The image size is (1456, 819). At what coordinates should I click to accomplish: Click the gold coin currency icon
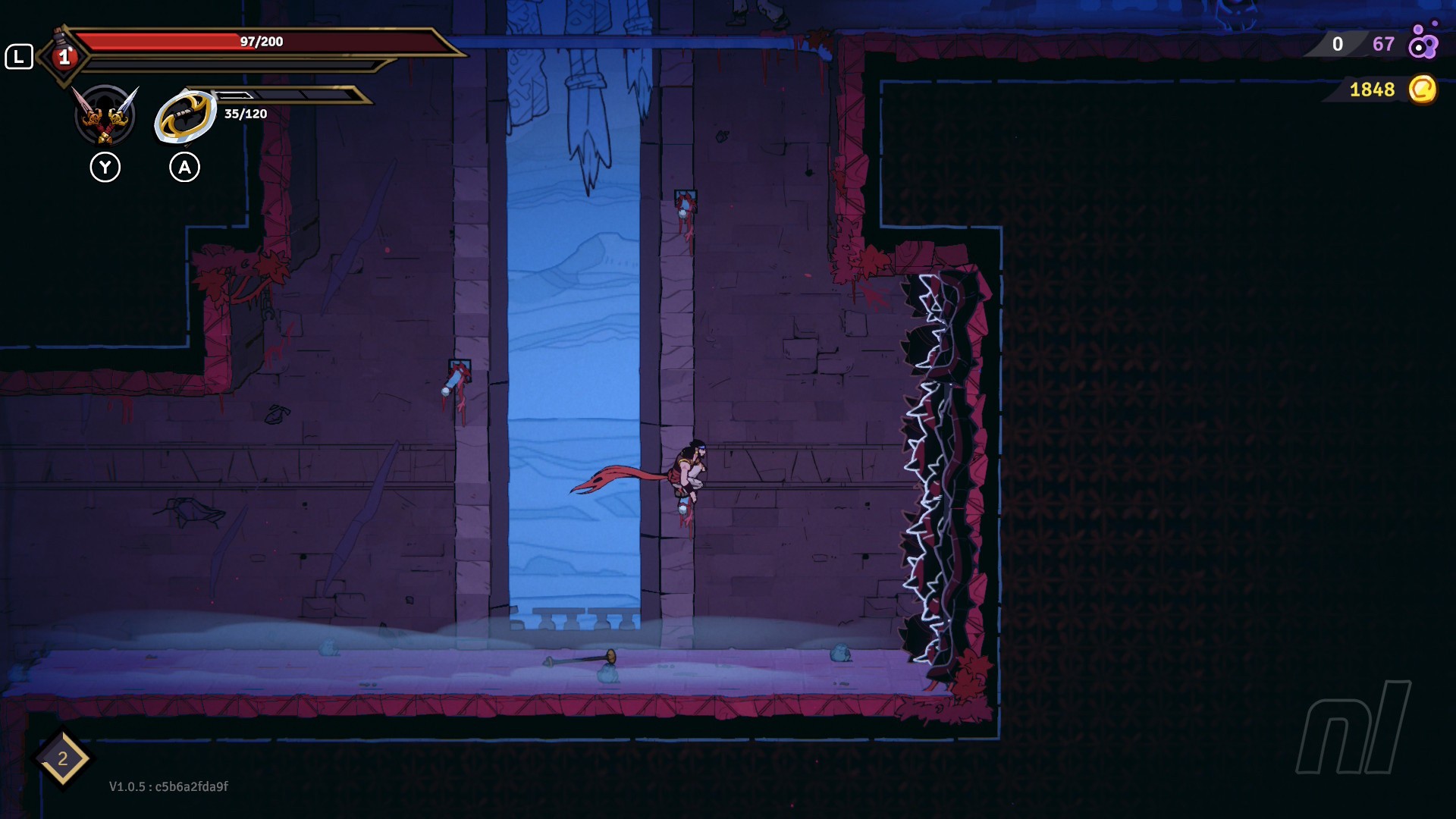1422,89
